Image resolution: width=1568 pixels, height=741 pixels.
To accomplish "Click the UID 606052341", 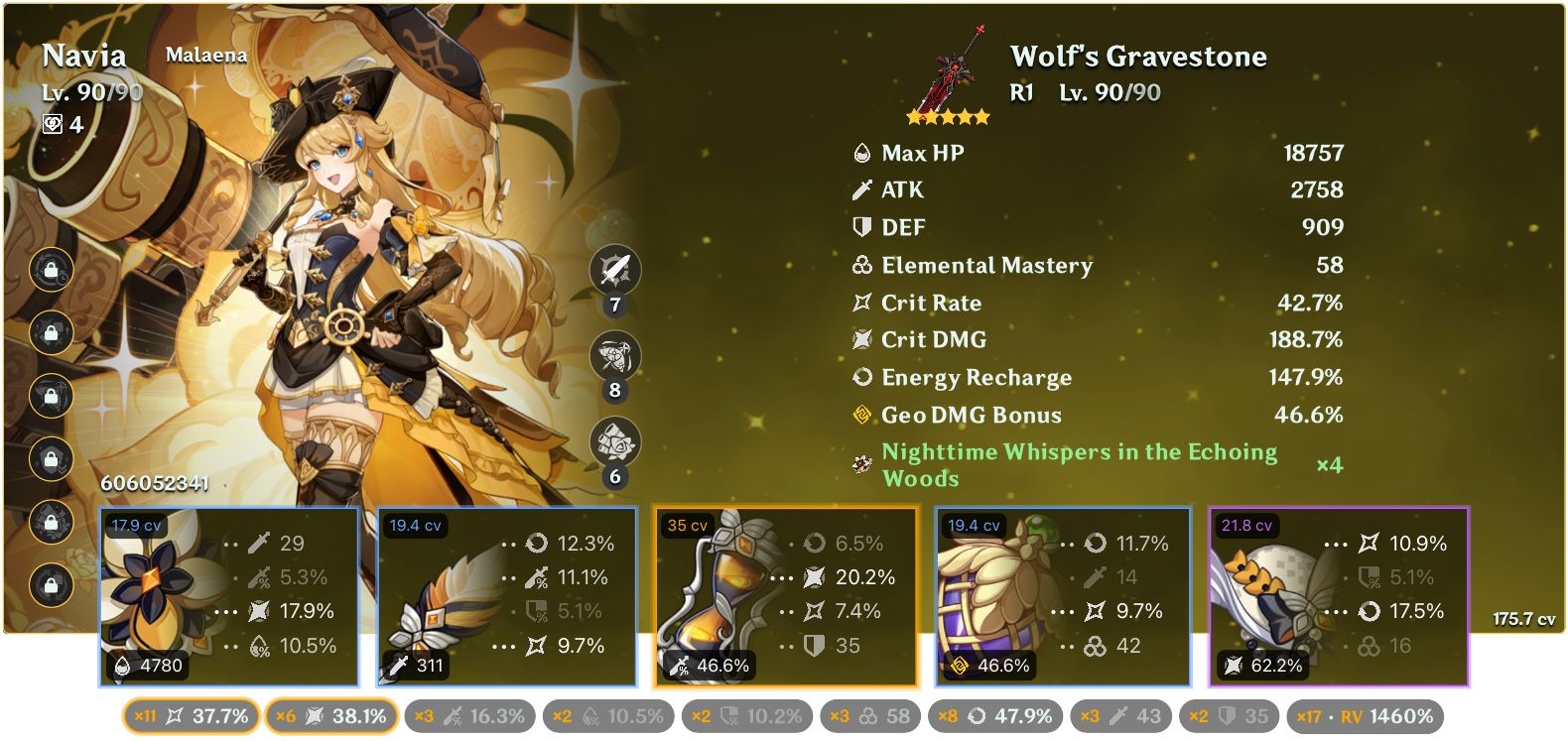I will pyautogui.click(x=154, y=485).
